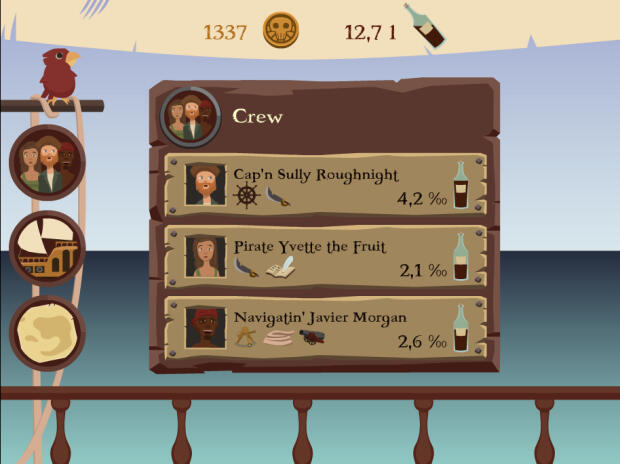The width and height of the screenshot is (620, 464).
Task: Select Cap'n Sully Roughnight crew row
Action: tap(325, 184)
